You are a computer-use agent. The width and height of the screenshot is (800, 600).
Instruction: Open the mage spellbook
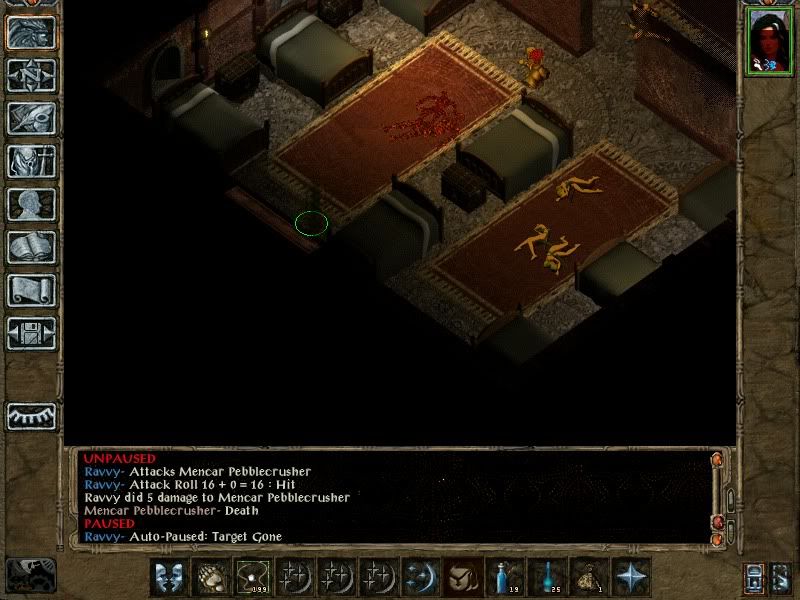pyautogui.click(x=31, y=247)
